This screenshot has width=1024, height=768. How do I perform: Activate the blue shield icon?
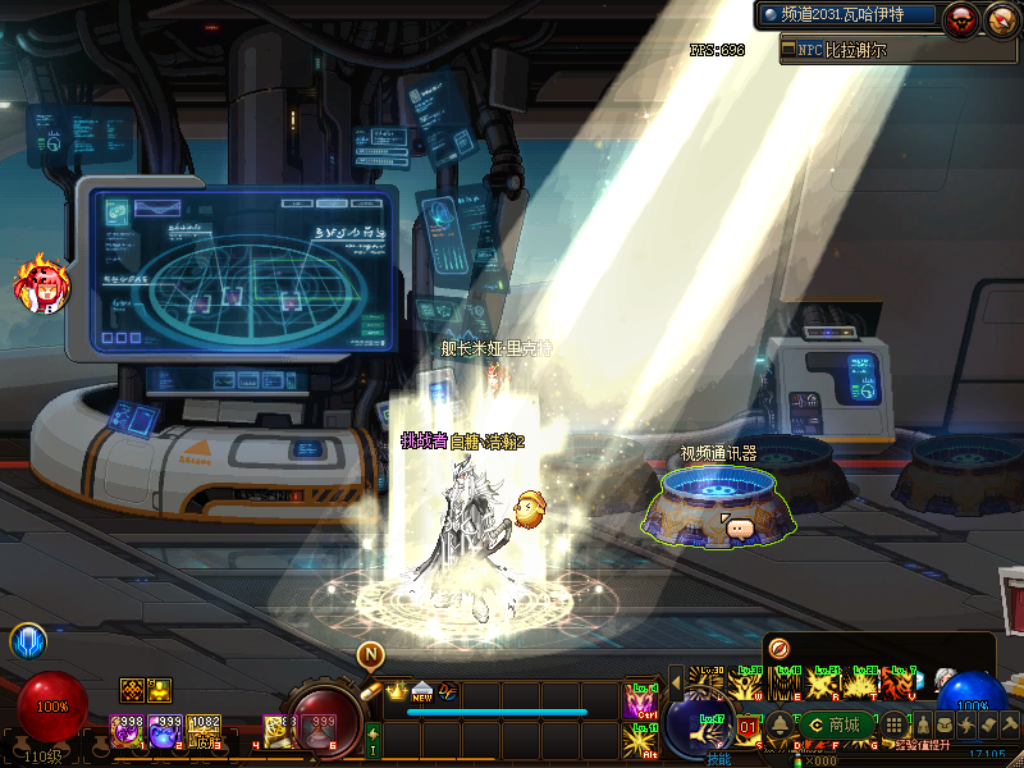tap(28, 642)
